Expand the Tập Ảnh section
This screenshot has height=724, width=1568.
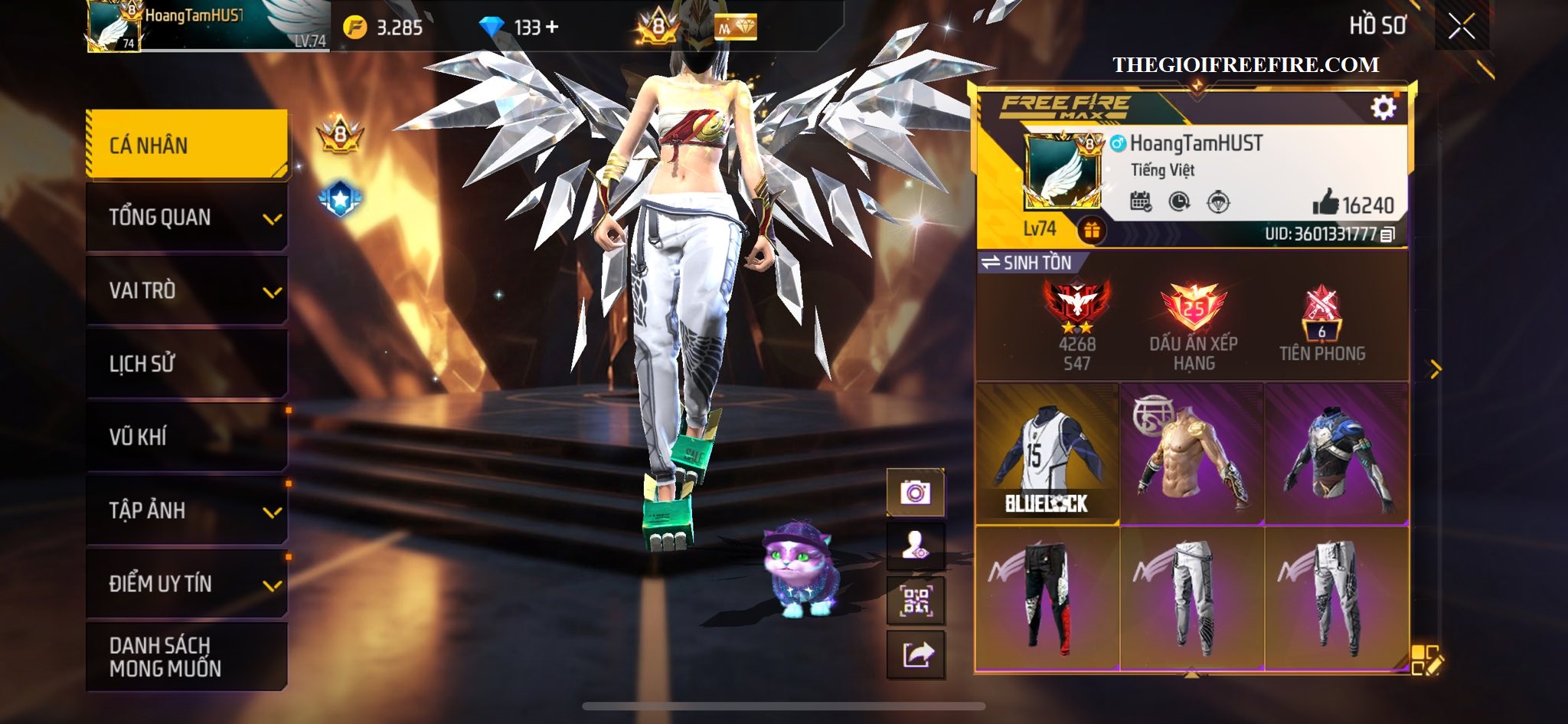coord(187,510)
